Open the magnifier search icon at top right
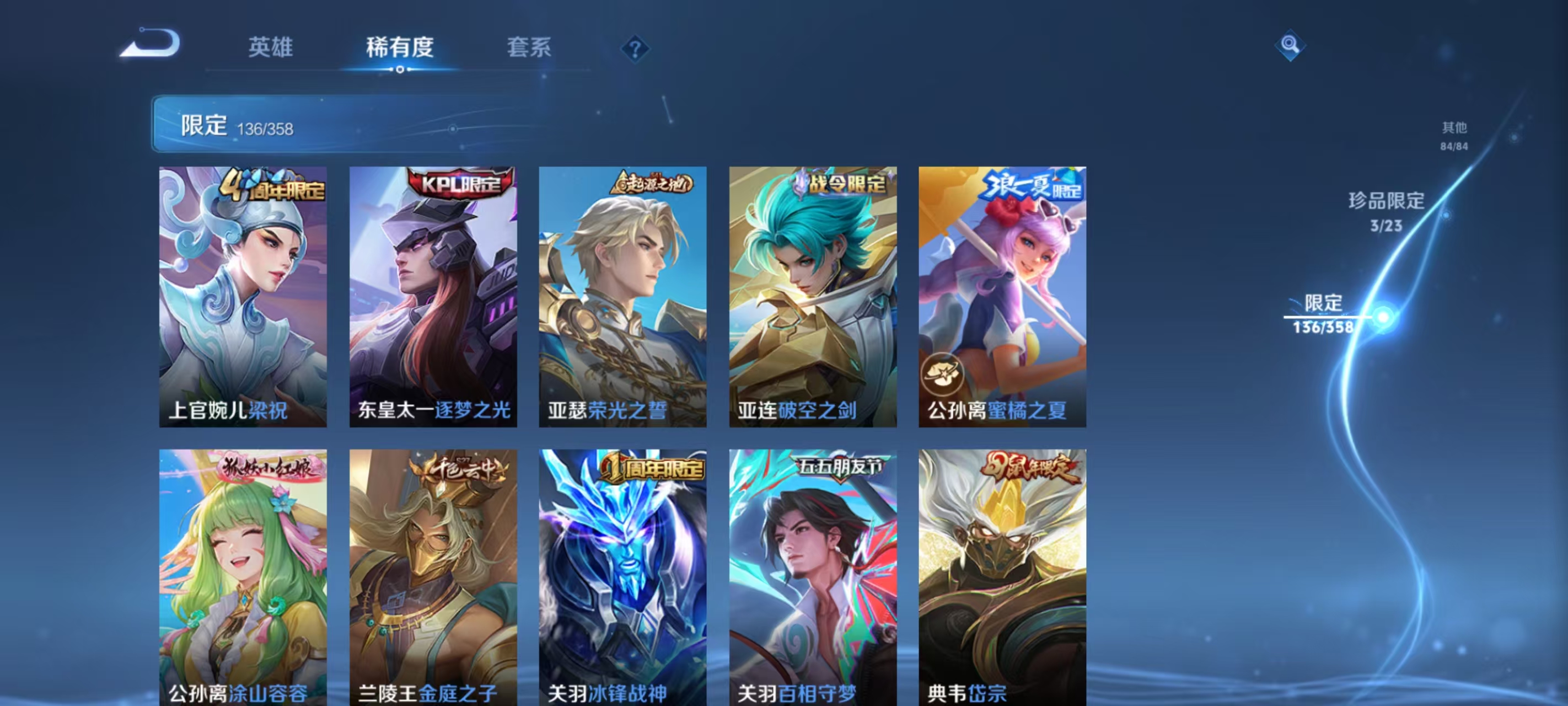 pos(1291,46)
